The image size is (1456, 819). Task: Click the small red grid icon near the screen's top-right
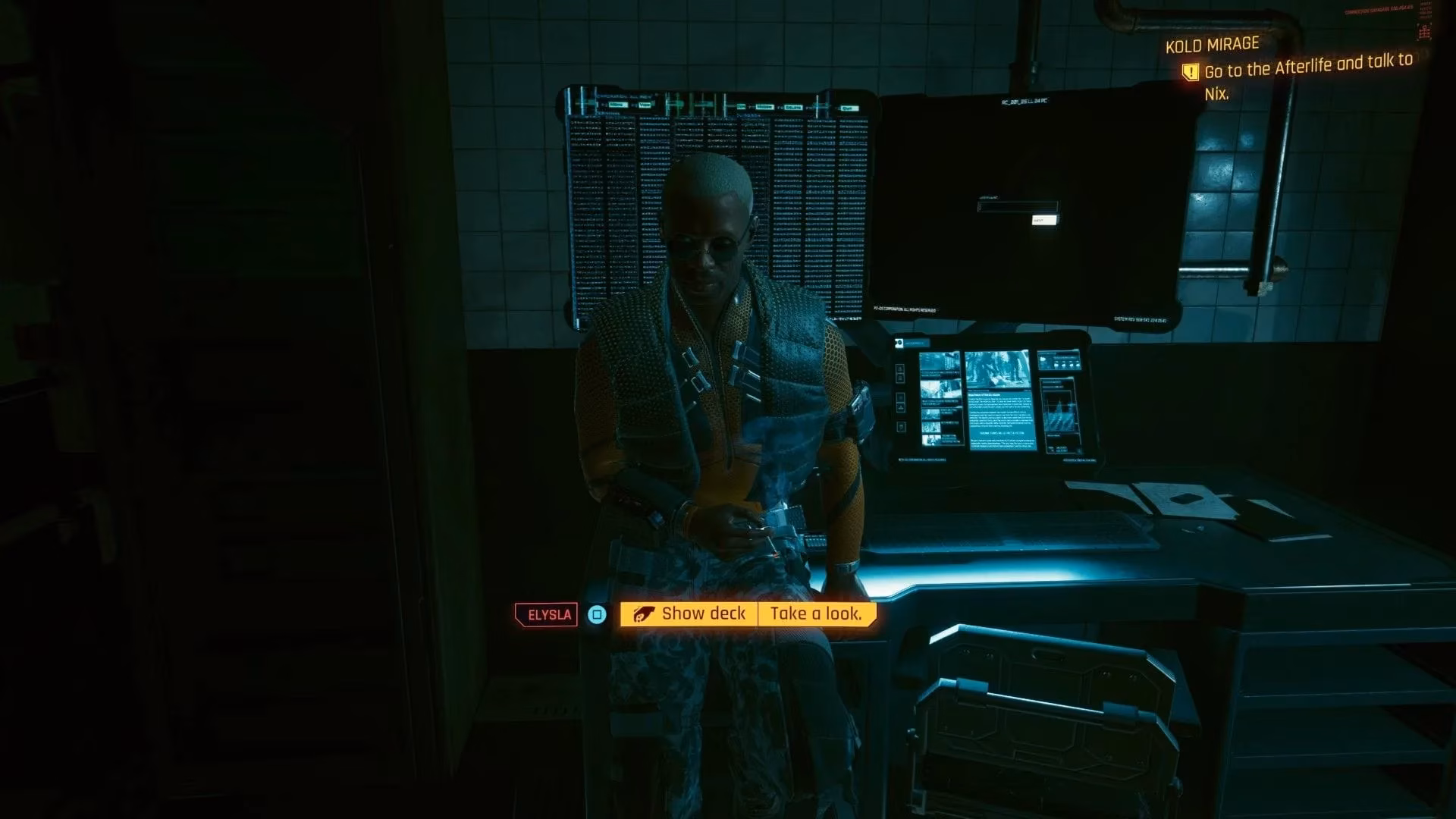(1424, 31)
